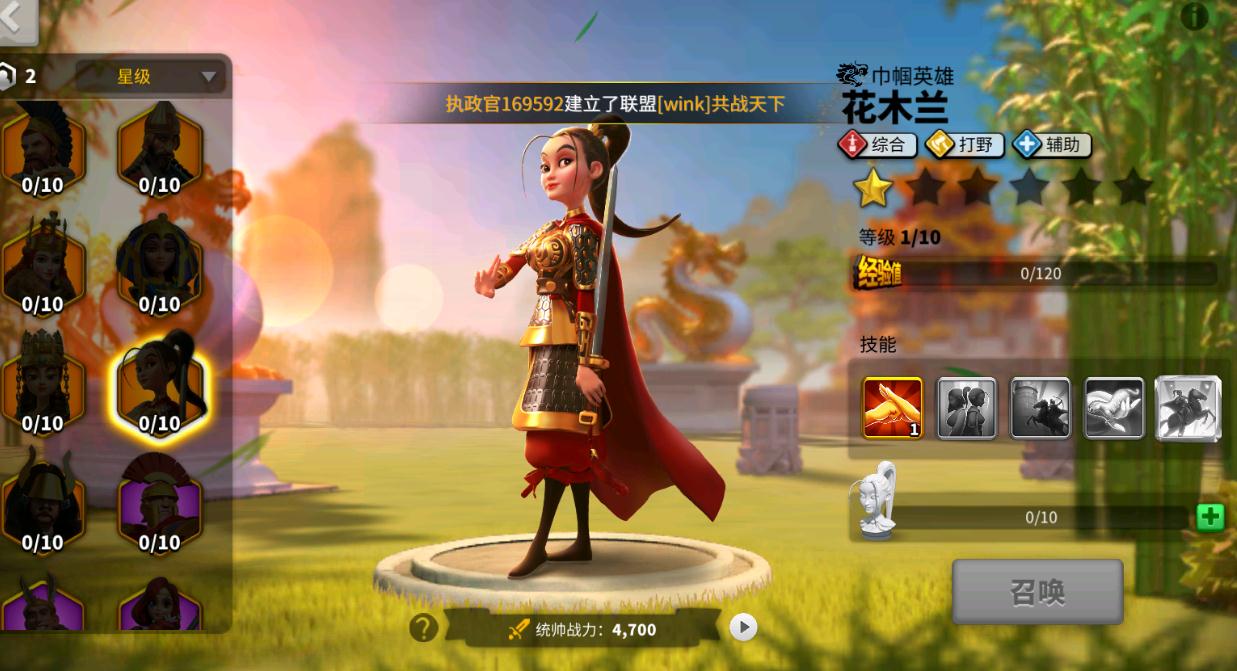Image resolution: width=1237 pixels, height=671 pixels.
Task: Click the question mark beside 统帅战力
Action: 424,627
